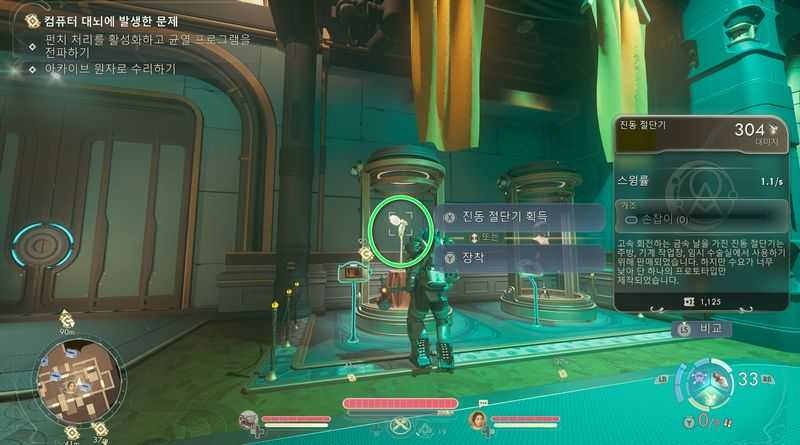Select the left companion portrait
The image size is (800, 445).
pos(251,420)
